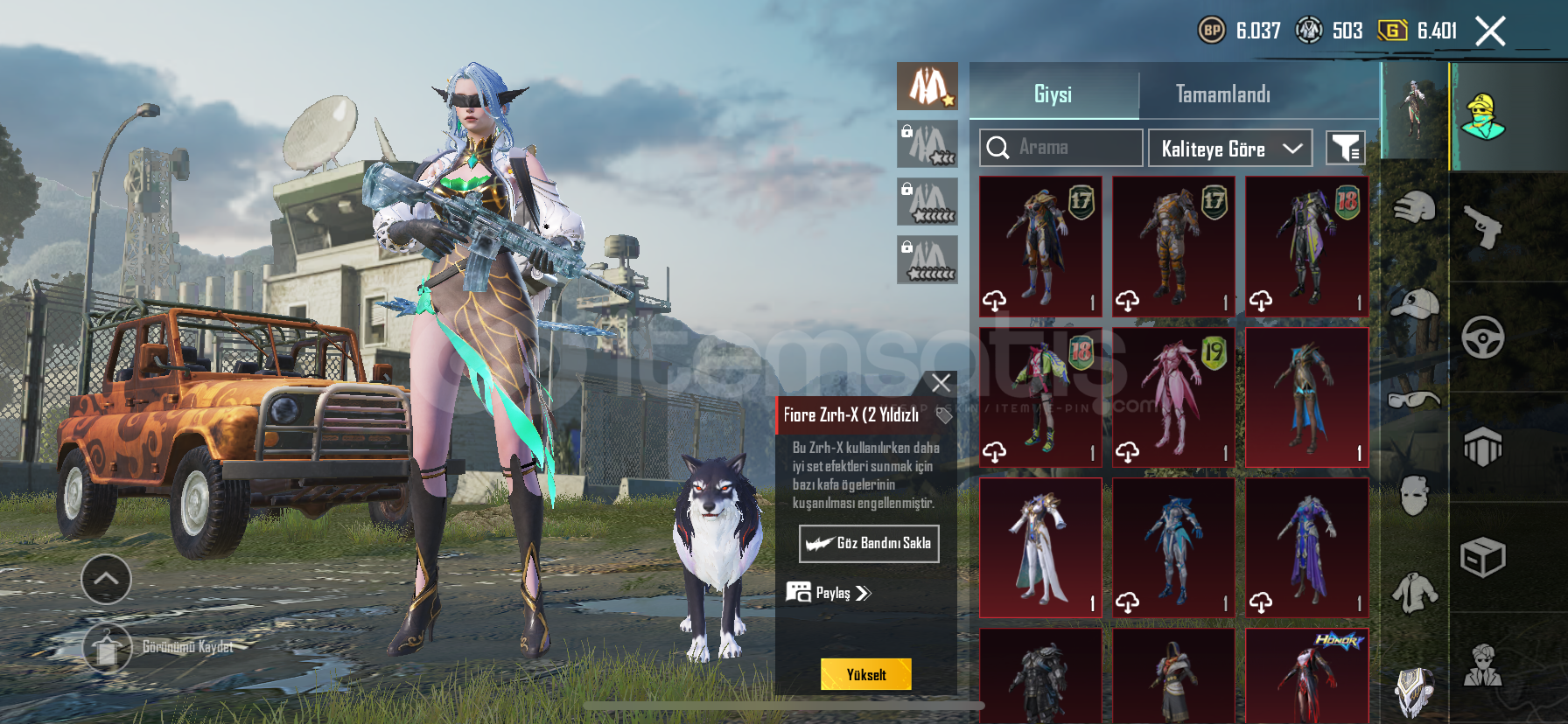Click the Arama search field
1568x724 pixels.
click(x=1060, y=148)
